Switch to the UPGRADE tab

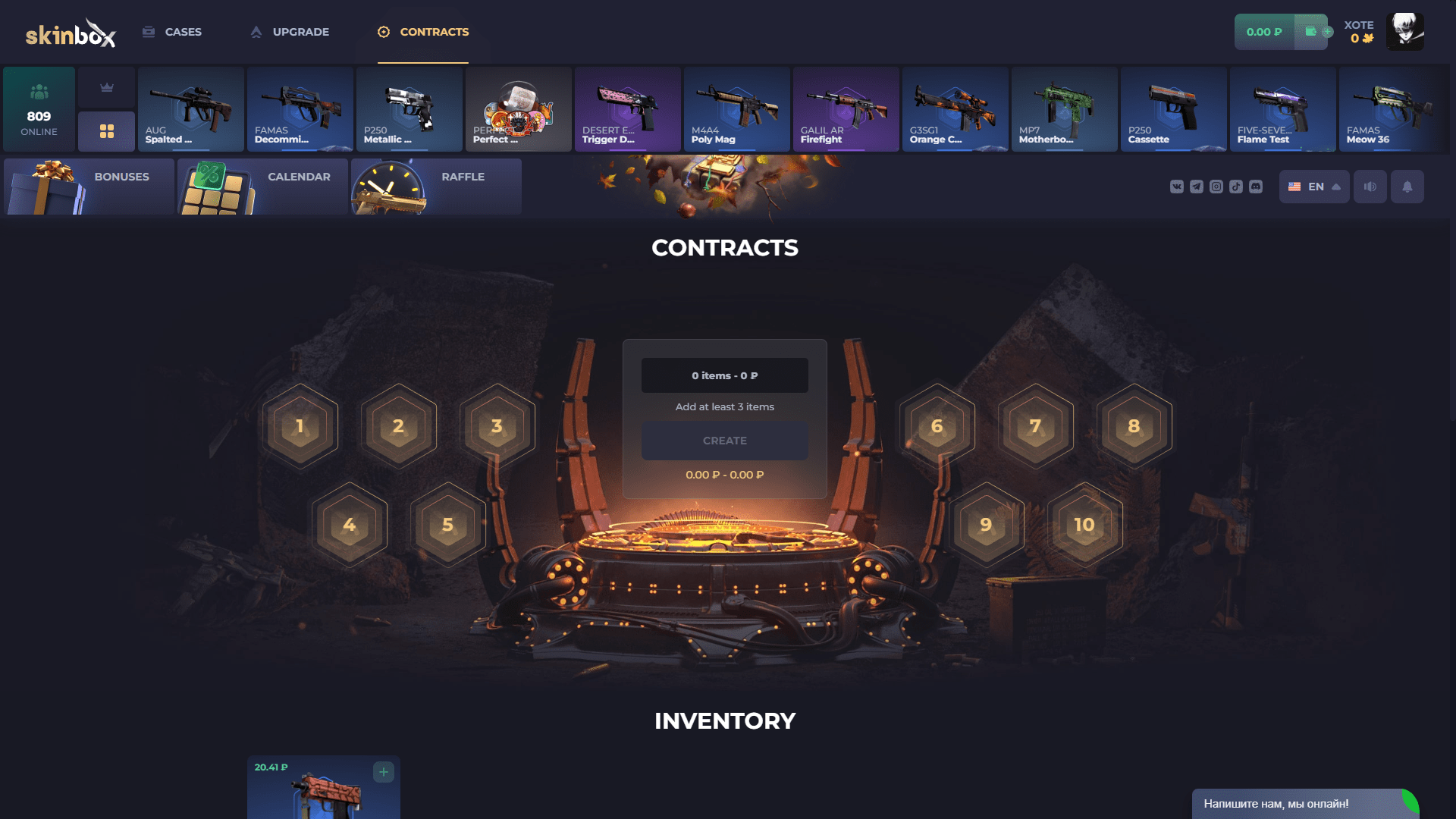(x=289, y=32)
